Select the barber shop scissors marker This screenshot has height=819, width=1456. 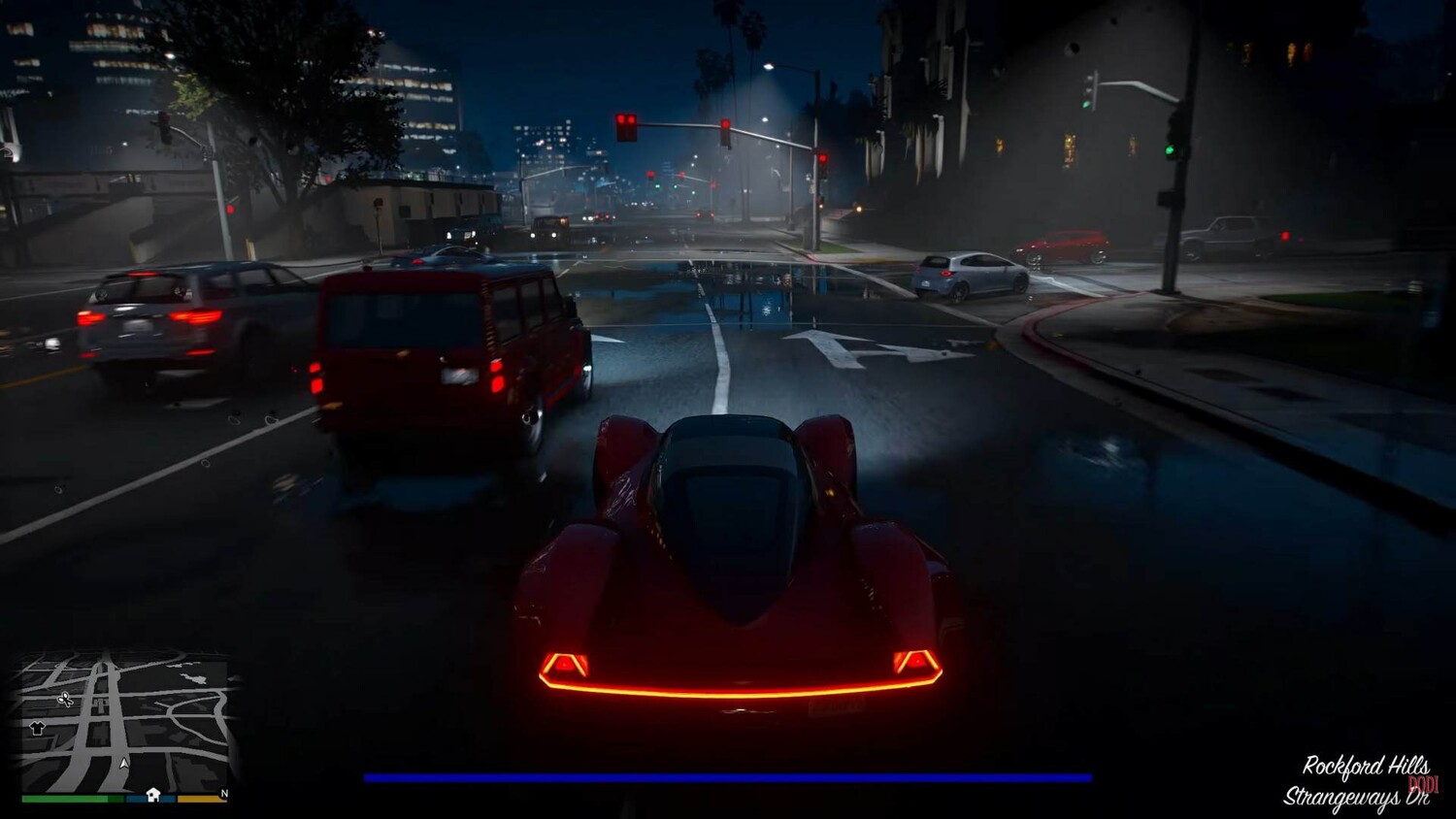click(65, 699)
